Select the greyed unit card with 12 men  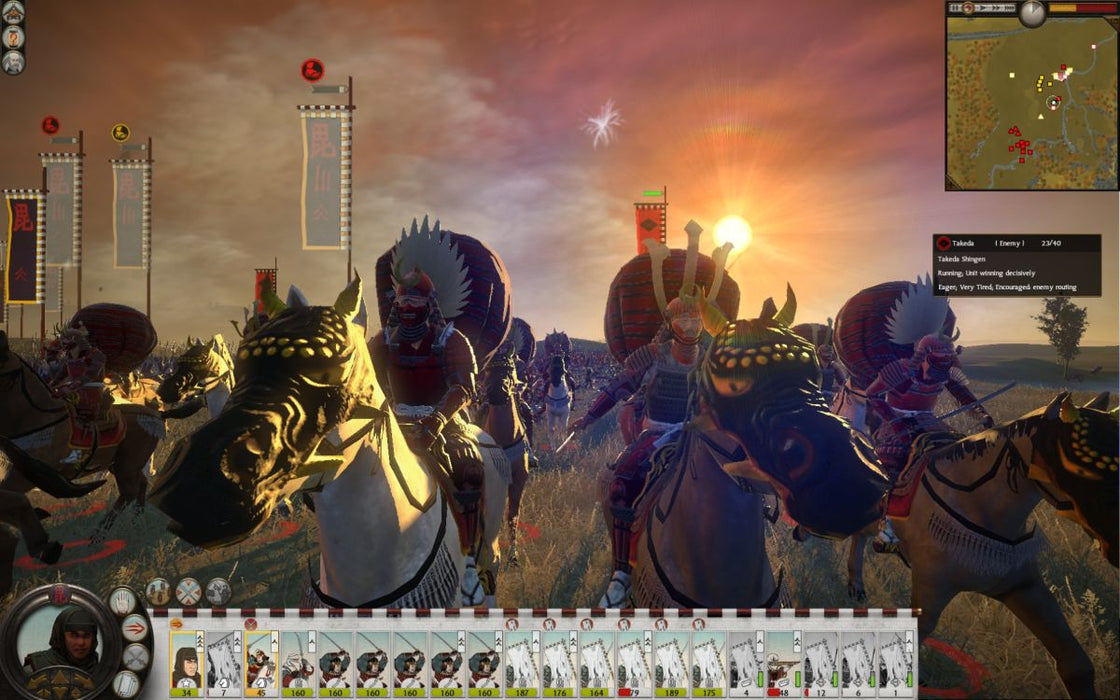(x=821, y=657)
